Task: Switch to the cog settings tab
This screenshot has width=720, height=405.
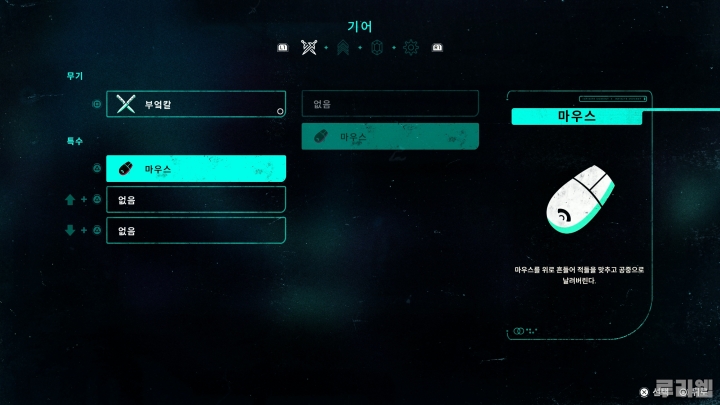Action: [x=410, y=48]
